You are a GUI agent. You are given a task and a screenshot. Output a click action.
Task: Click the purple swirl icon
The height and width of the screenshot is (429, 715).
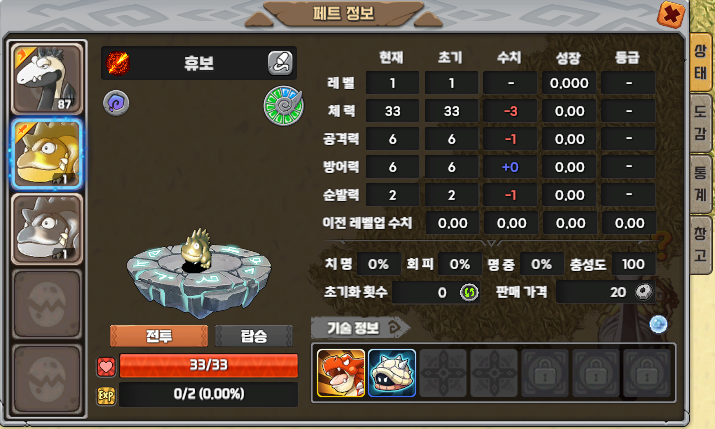point(114,101)
